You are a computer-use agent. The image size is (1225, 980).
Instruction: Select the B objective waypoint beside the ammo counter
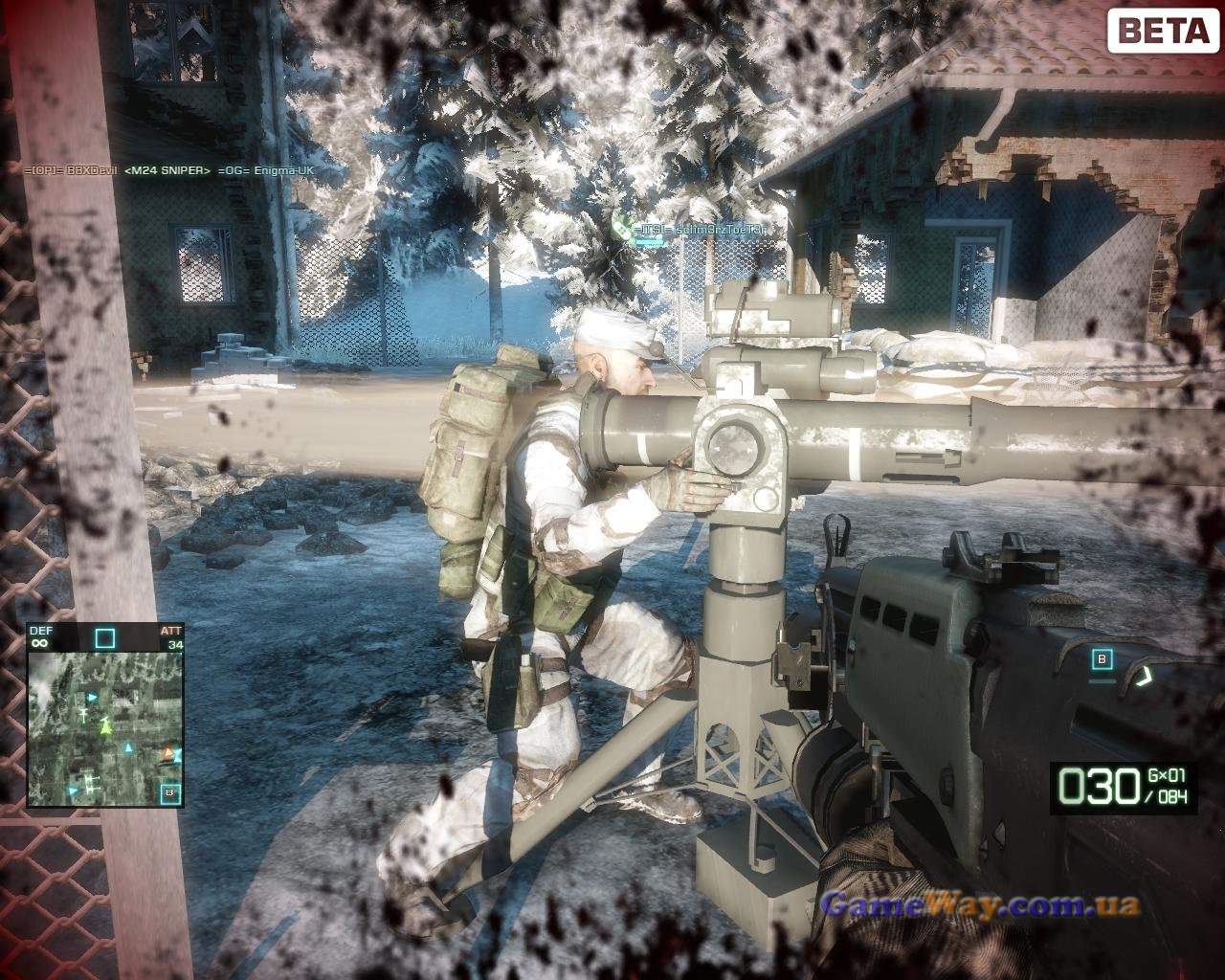[x=1102, y=658]
